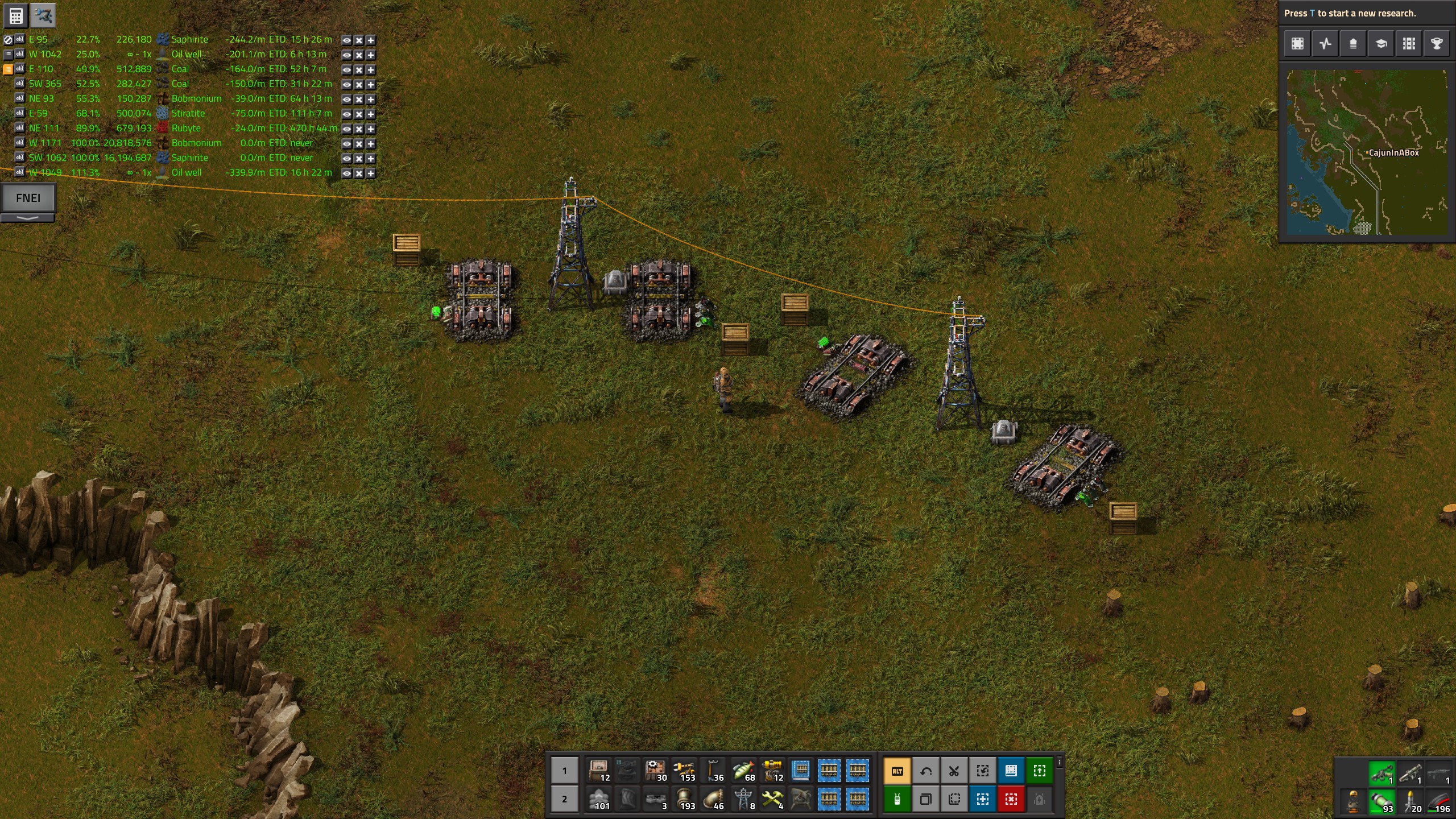Pick the power pole tower slot
This screenshot has width=1456, height=819.
[743, 800]
